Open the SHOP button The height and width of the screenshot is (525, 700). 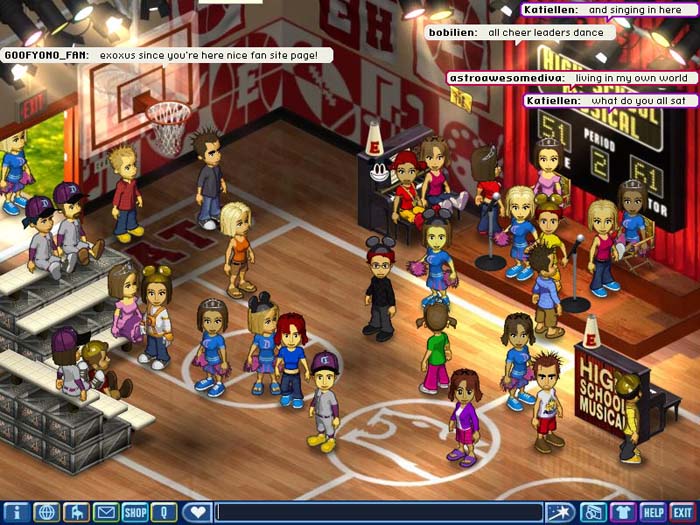point(135,513)
